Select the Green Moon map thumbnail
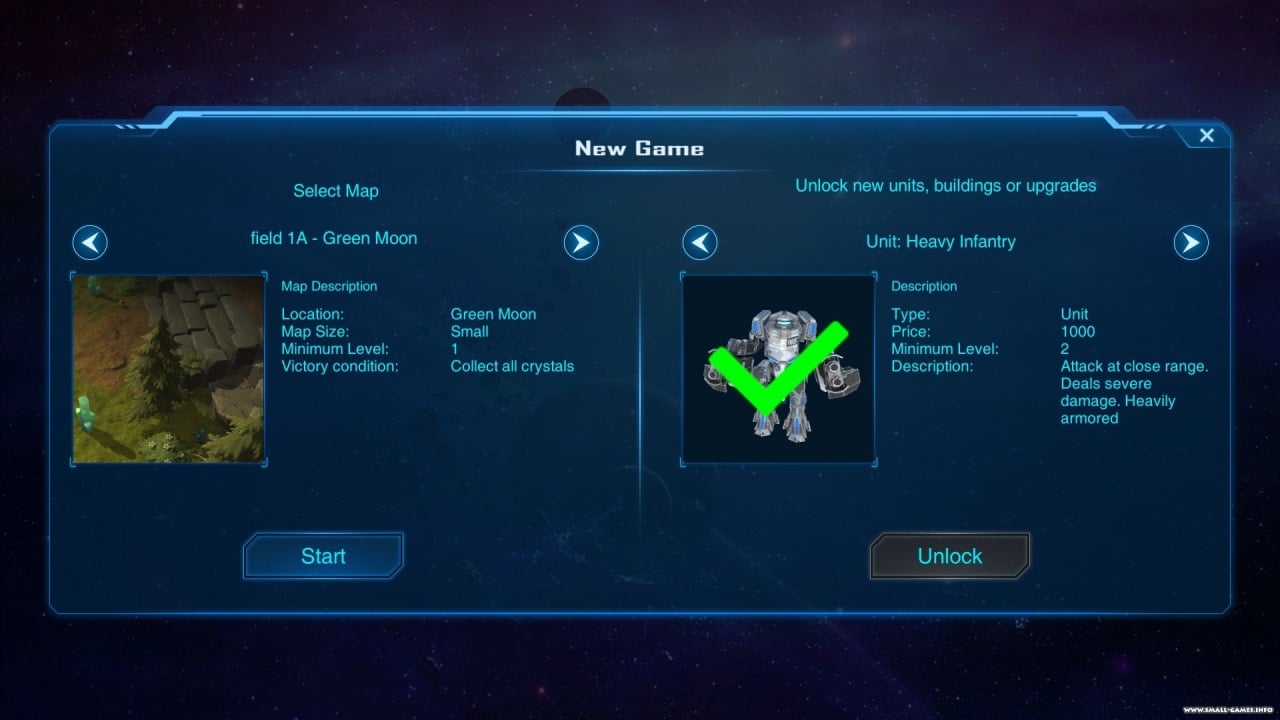1280x720 pixels. (x=169, y=369)
